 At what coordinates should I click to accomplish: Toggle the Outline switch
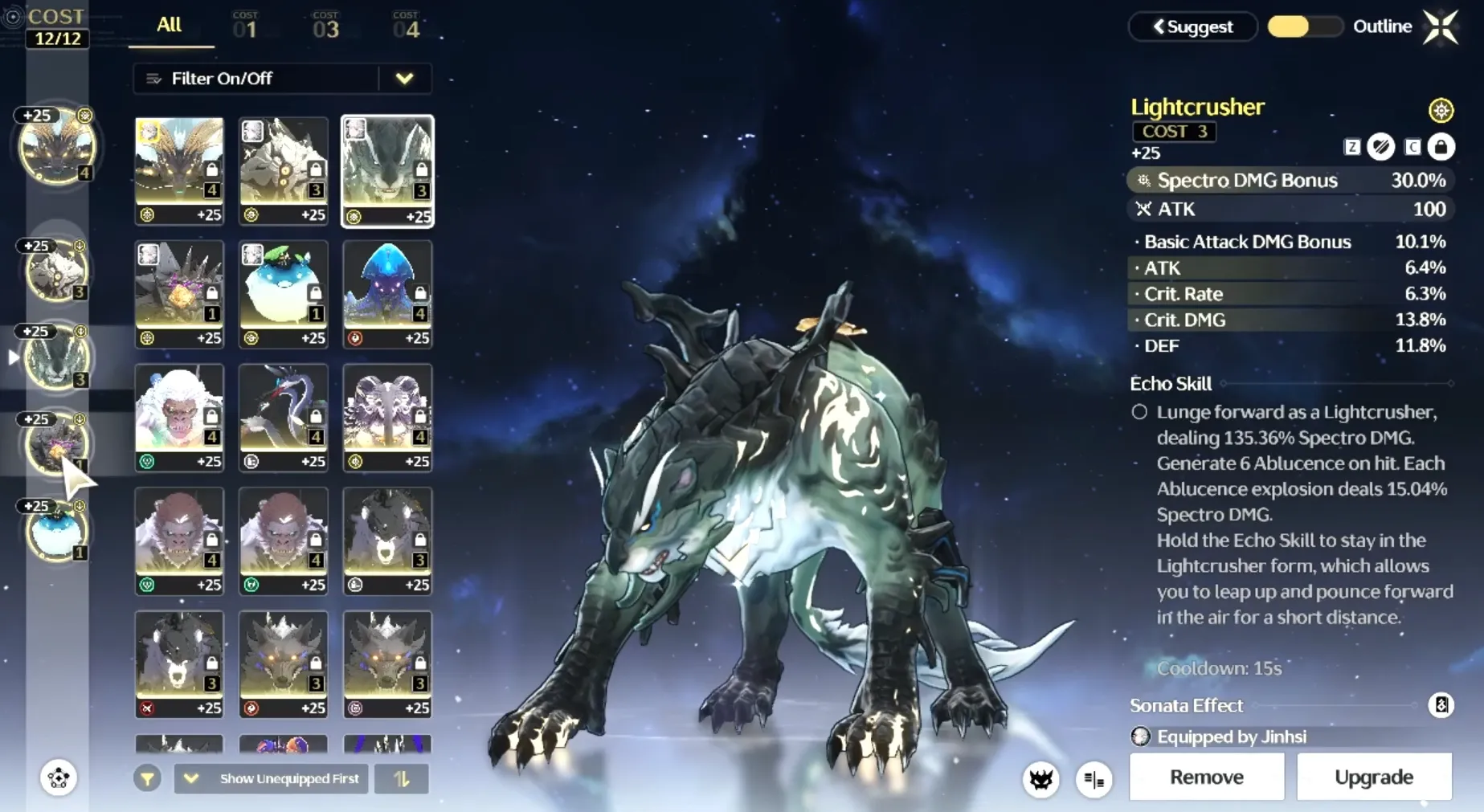tap(1304, 27)
